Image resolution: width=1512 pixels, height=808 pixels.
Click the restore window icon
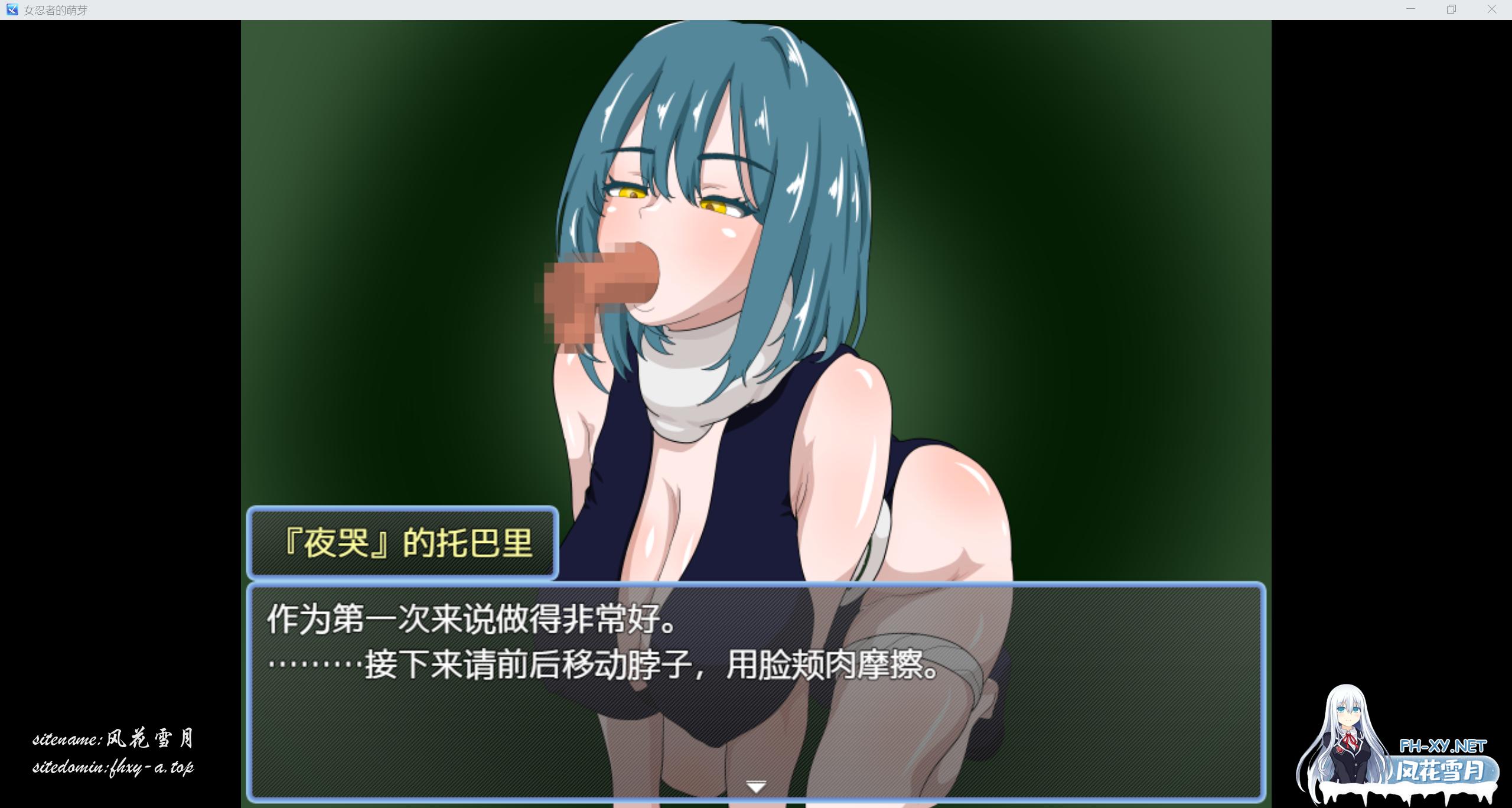pos(1451,9)
